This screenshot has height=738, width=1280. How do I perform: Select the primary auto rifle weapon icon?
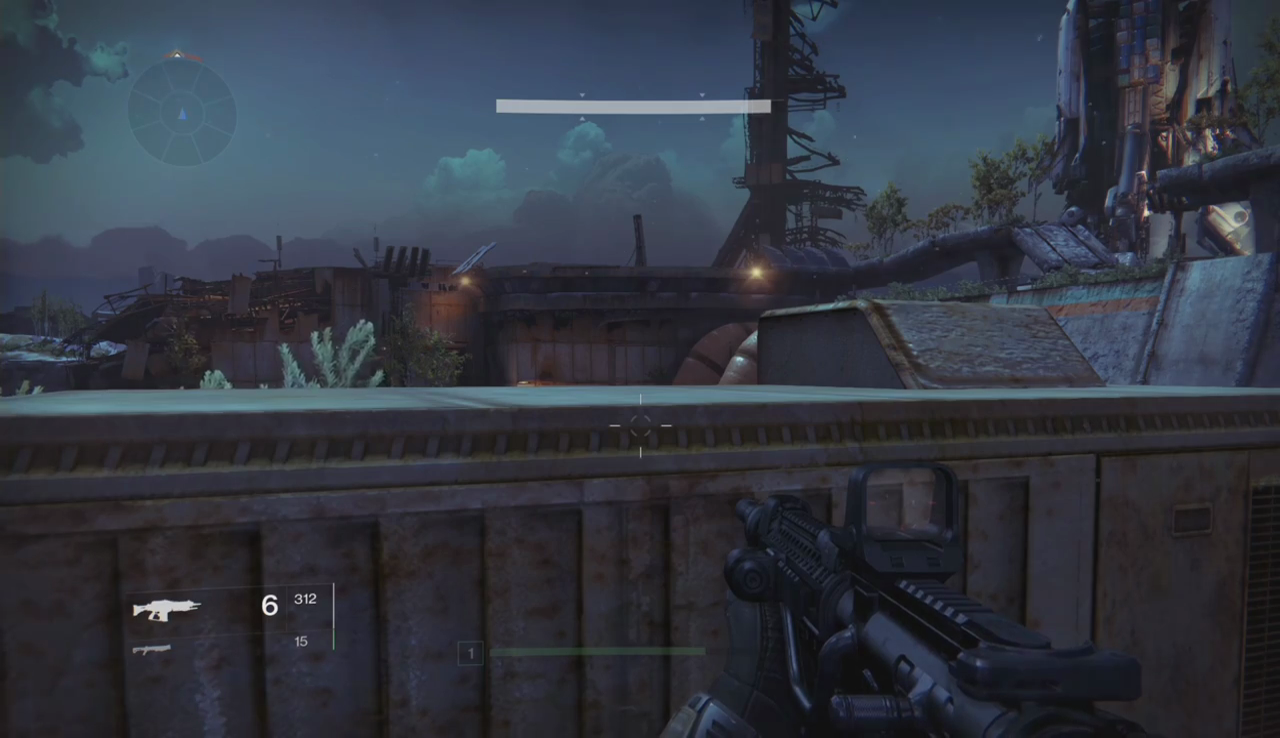[167, 609]
